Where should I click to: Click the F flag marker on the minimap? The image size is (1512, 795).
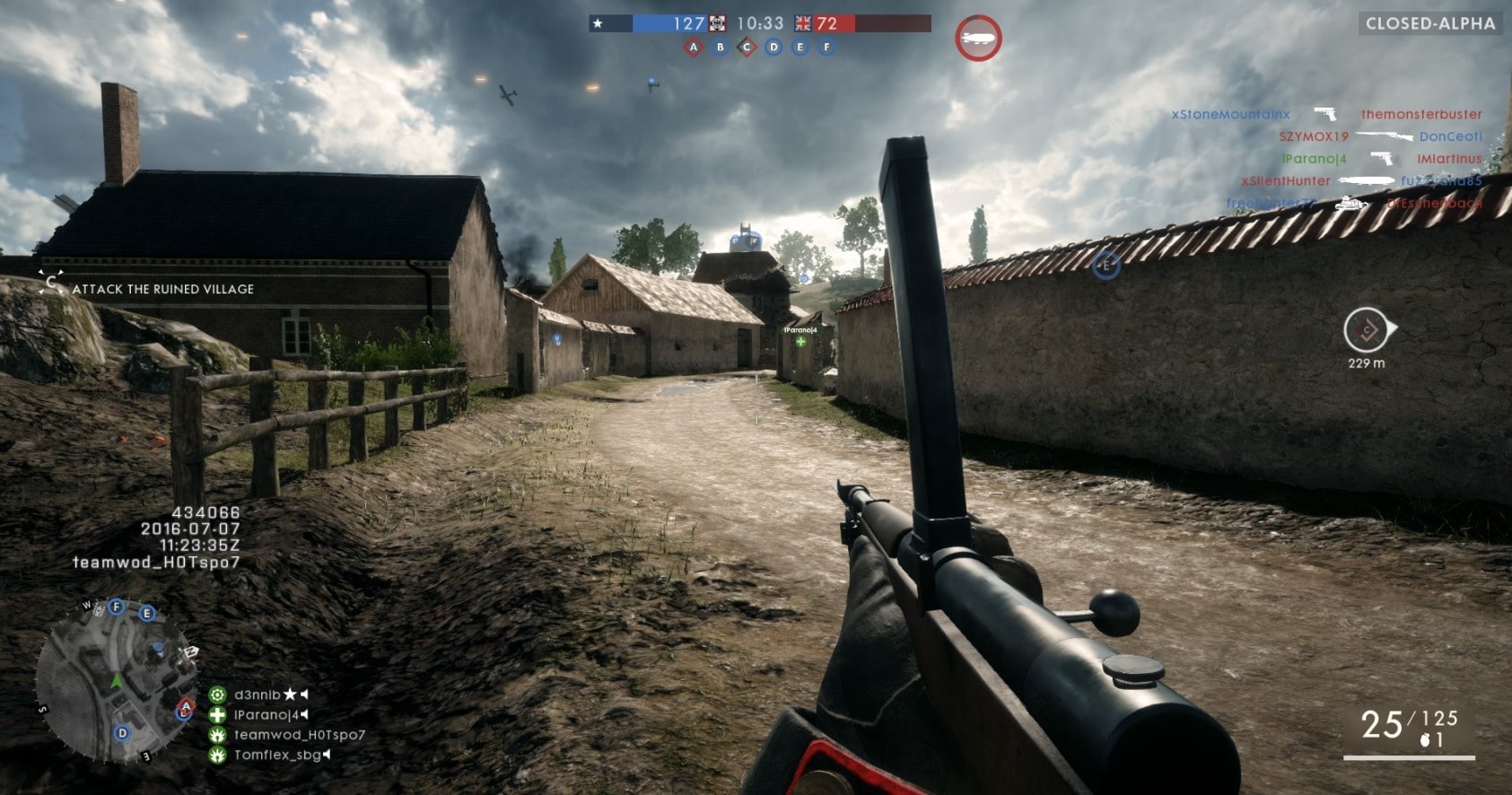(116, 607)
